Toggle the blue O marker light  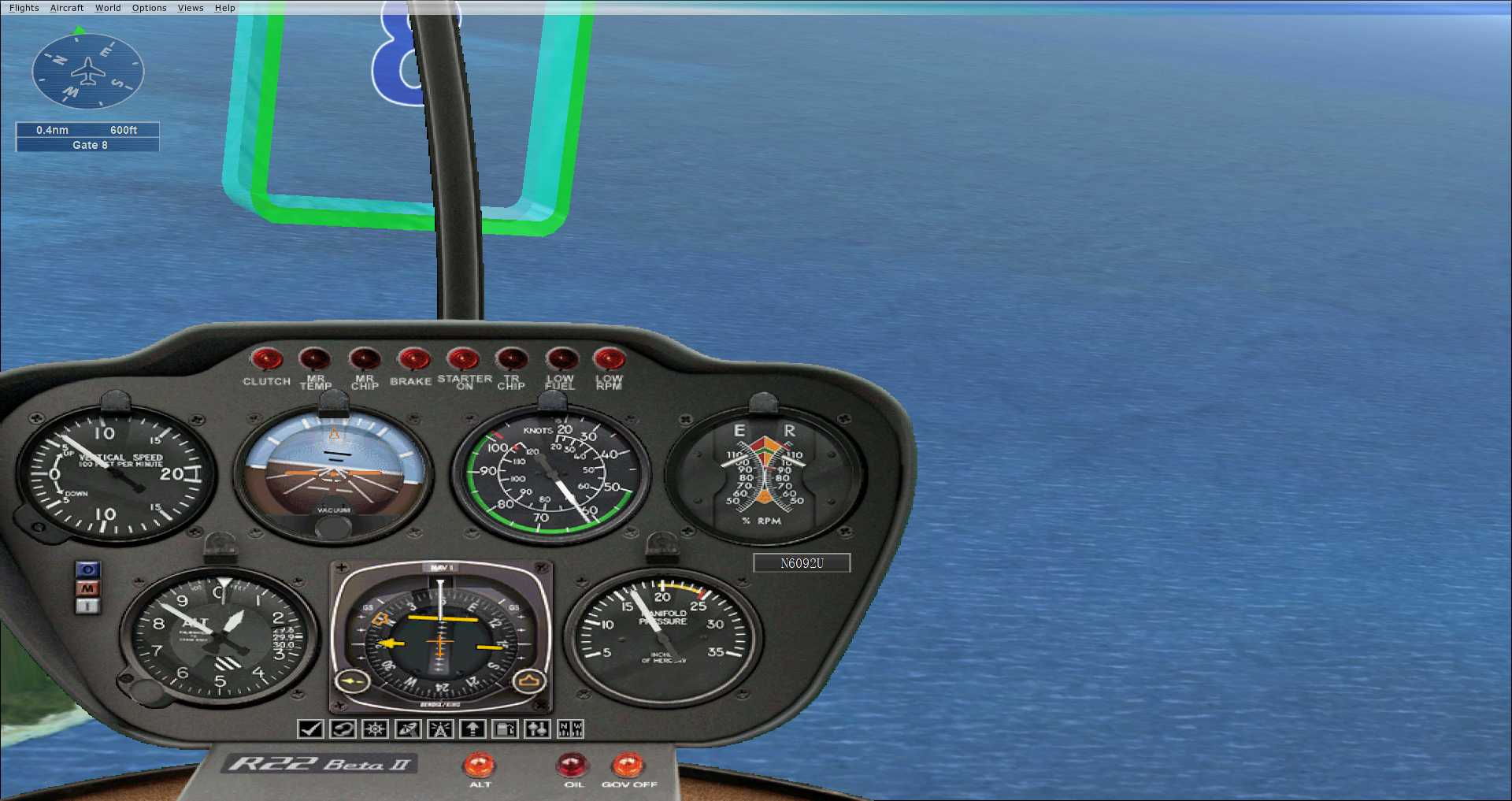[x=87, y=569]
